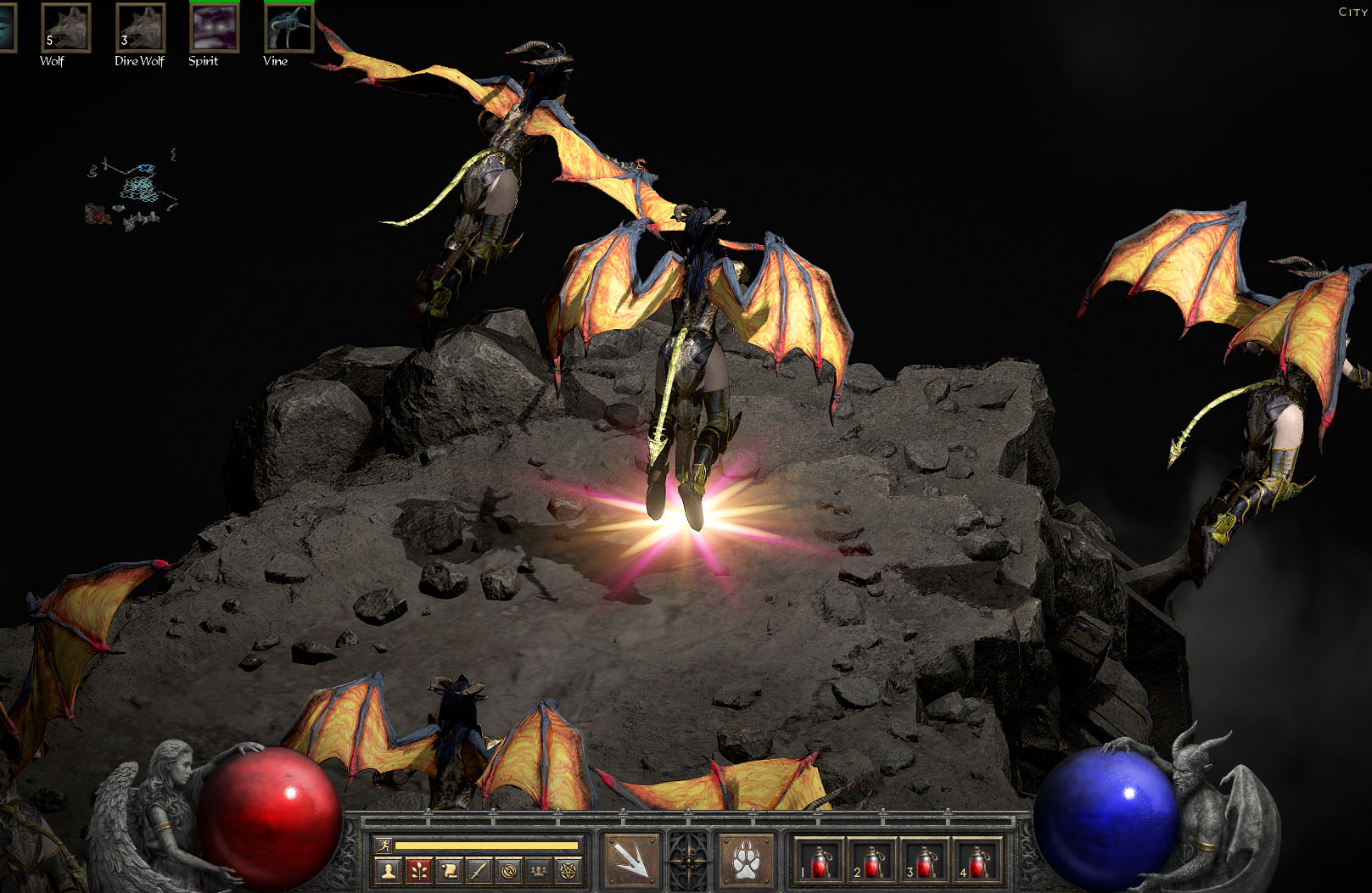Image resolution: width=1372 pixels, height=893 pixels.
Task: Drink the healing potion in belt slot 3
Action: pyautogui.click(x=924, y=862)
